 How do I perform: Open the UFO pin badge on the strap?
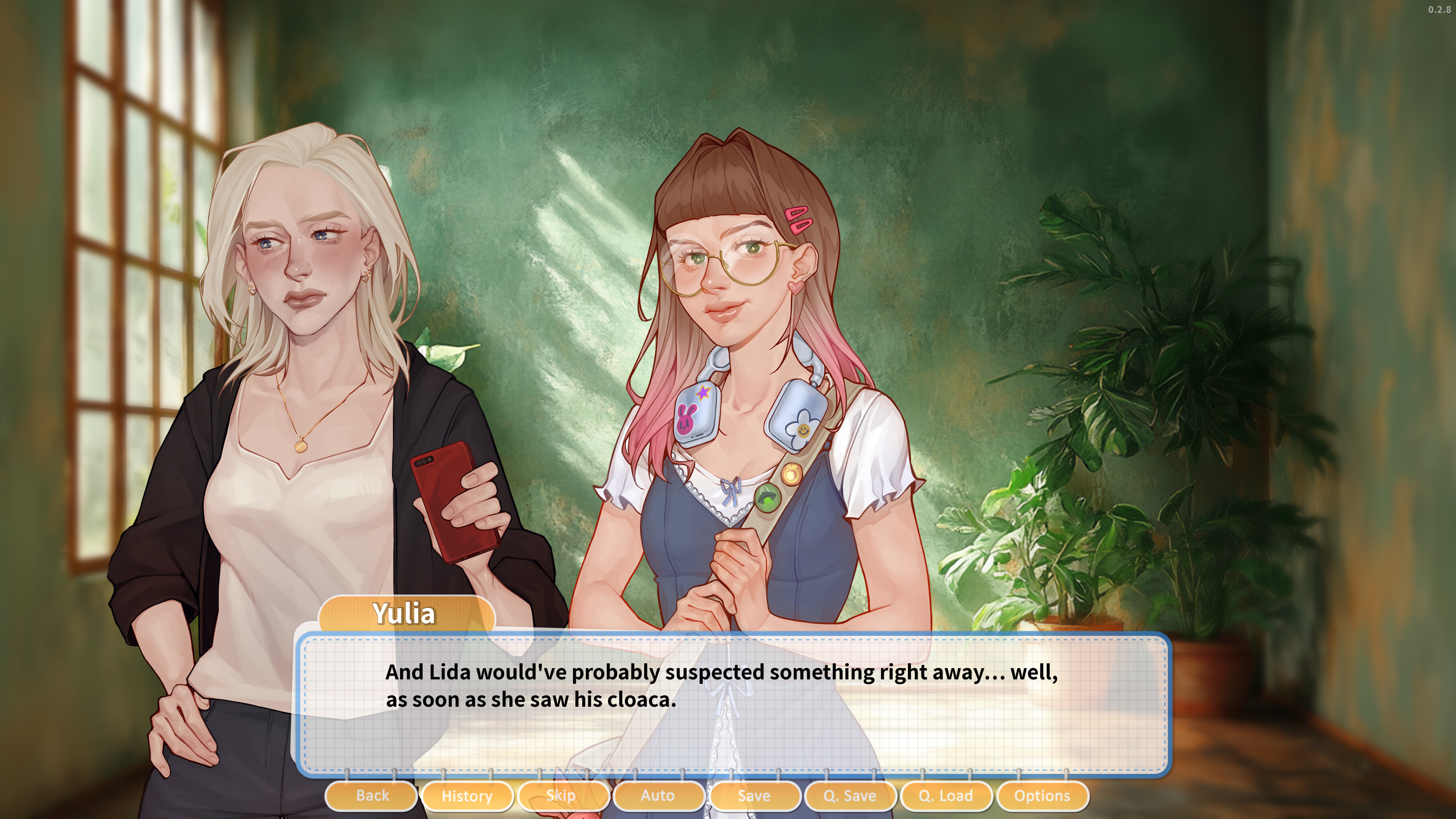click(x=767, y=499)
